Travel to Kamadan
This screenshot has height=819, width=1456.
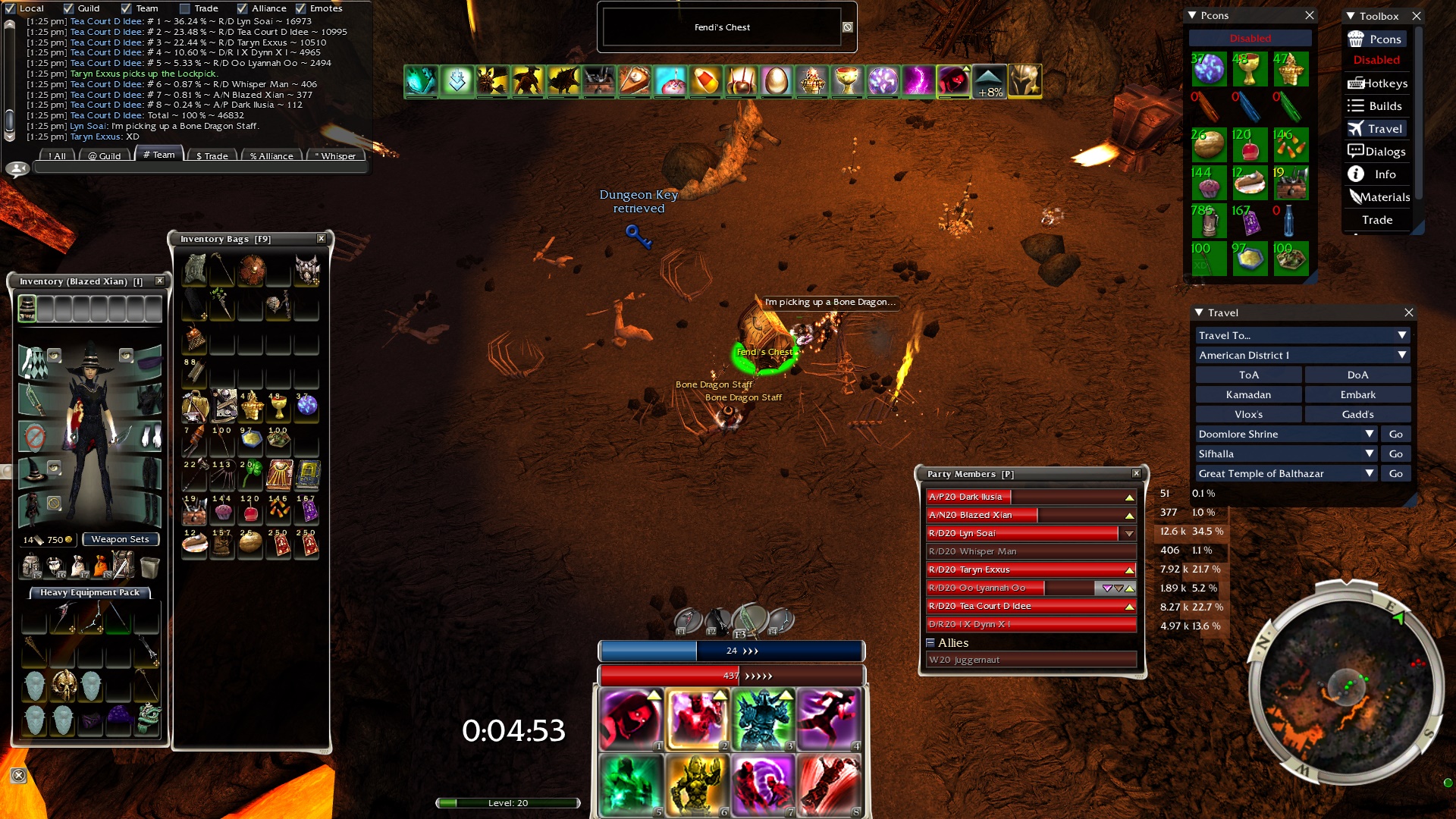pyautogui.click(x=1248, y=394)
